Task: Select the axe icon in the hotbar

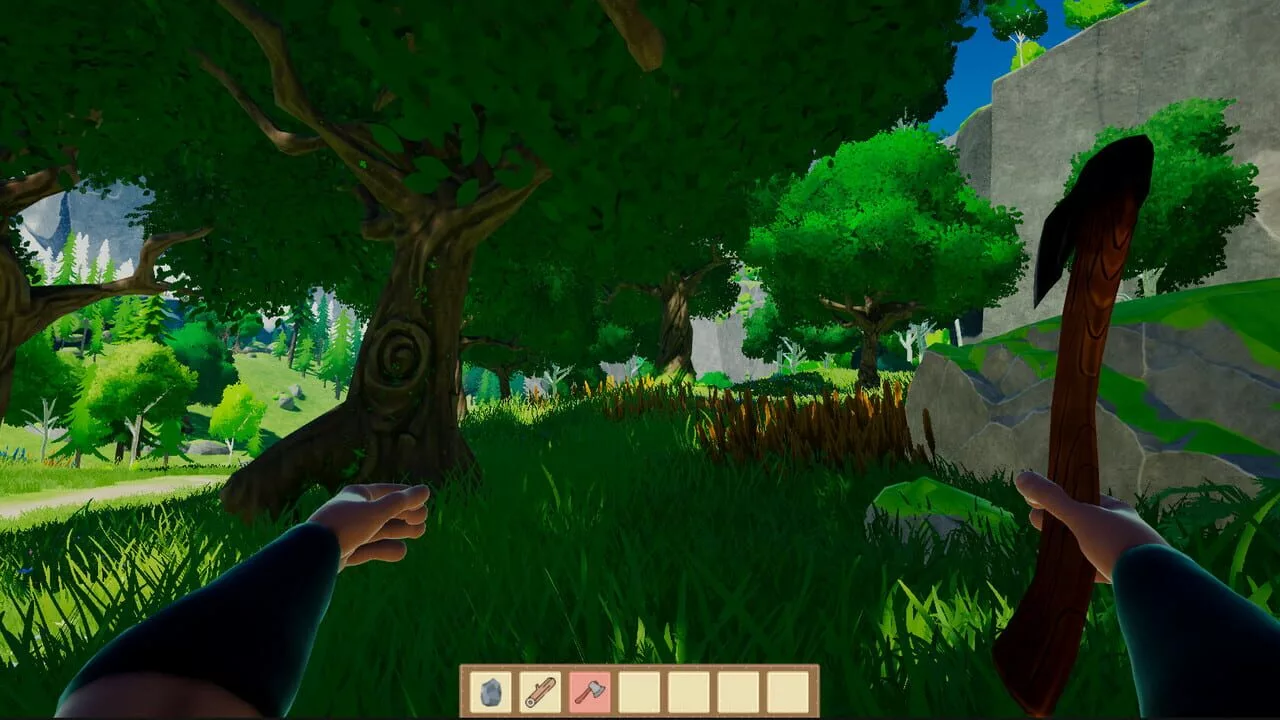Action: 588,690
